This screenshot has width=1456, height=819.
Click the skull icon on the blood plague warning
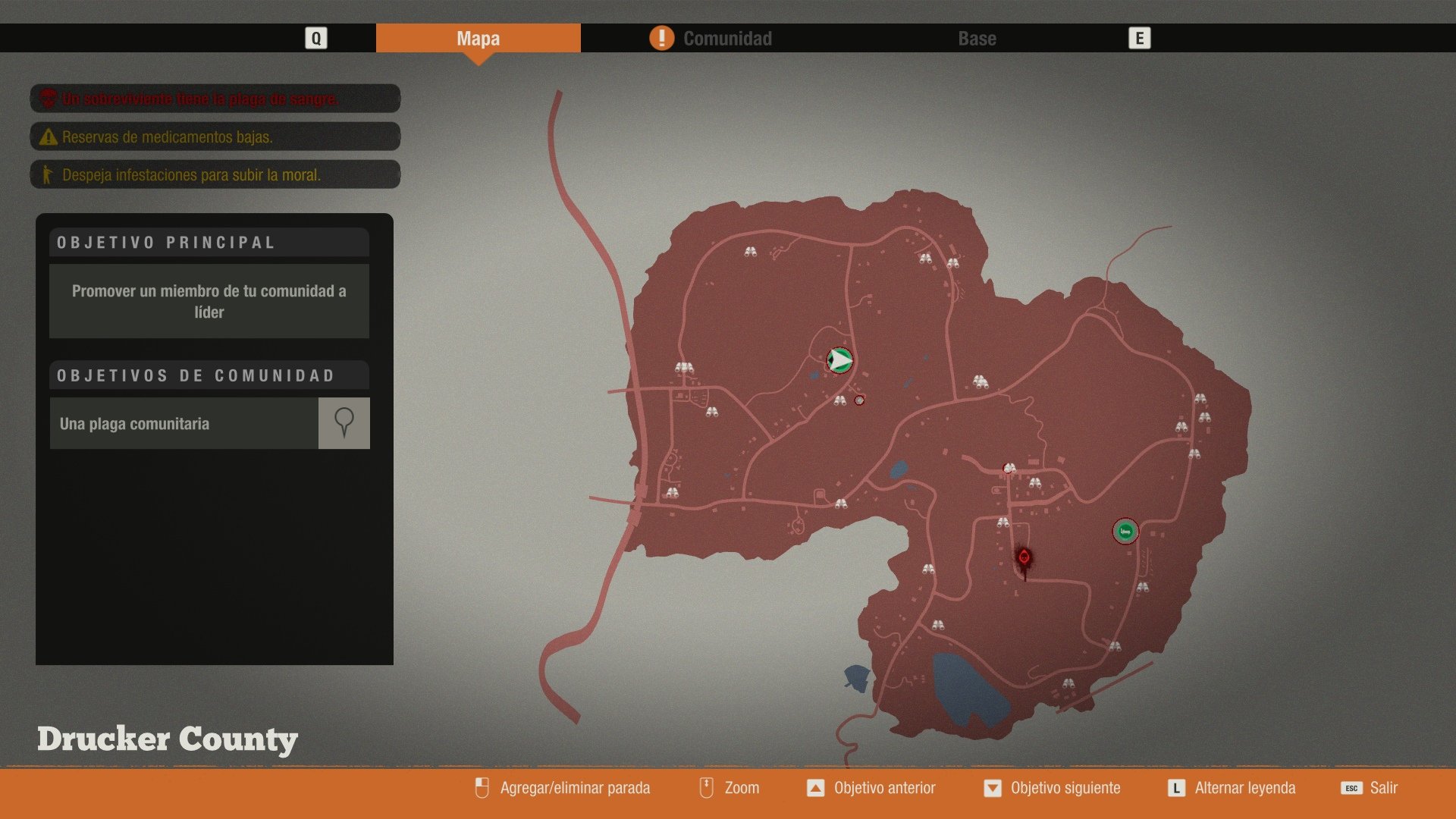click(47, 99)
